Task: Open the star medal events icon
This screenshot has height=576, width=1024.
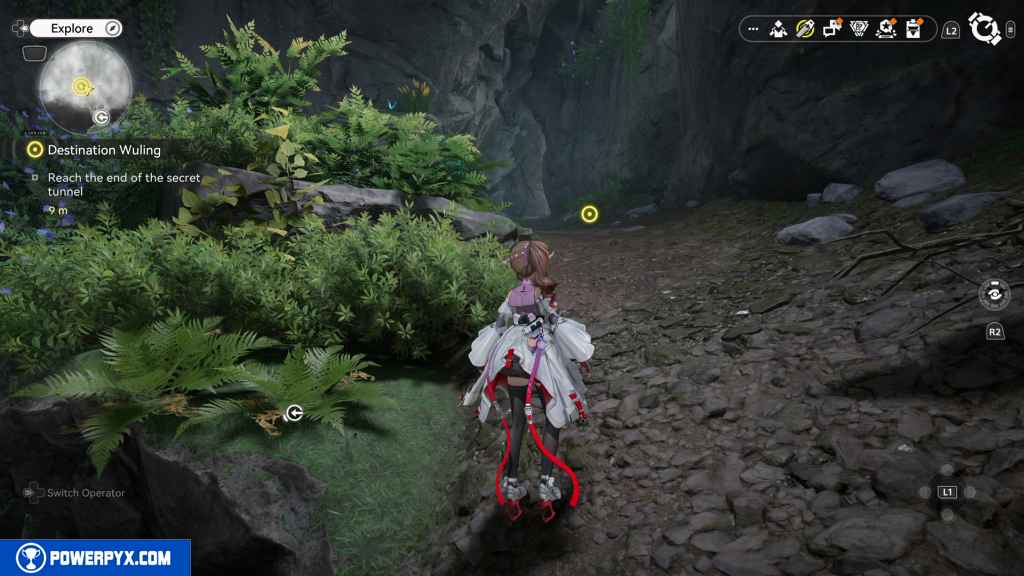Action: pyautogui.click(x=885, y=29)
